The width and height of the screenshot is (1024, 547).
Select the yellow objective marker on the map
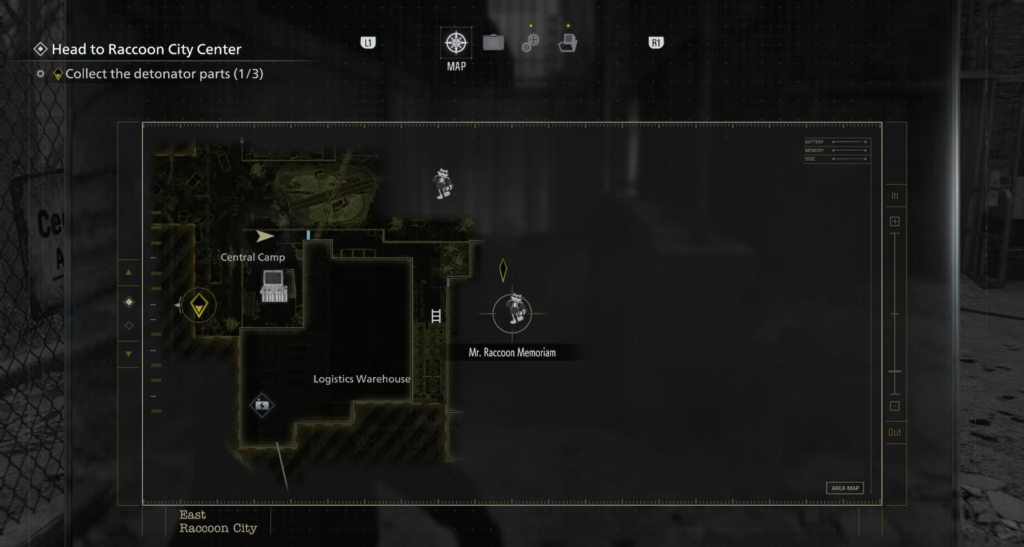(x=199, y=304)
